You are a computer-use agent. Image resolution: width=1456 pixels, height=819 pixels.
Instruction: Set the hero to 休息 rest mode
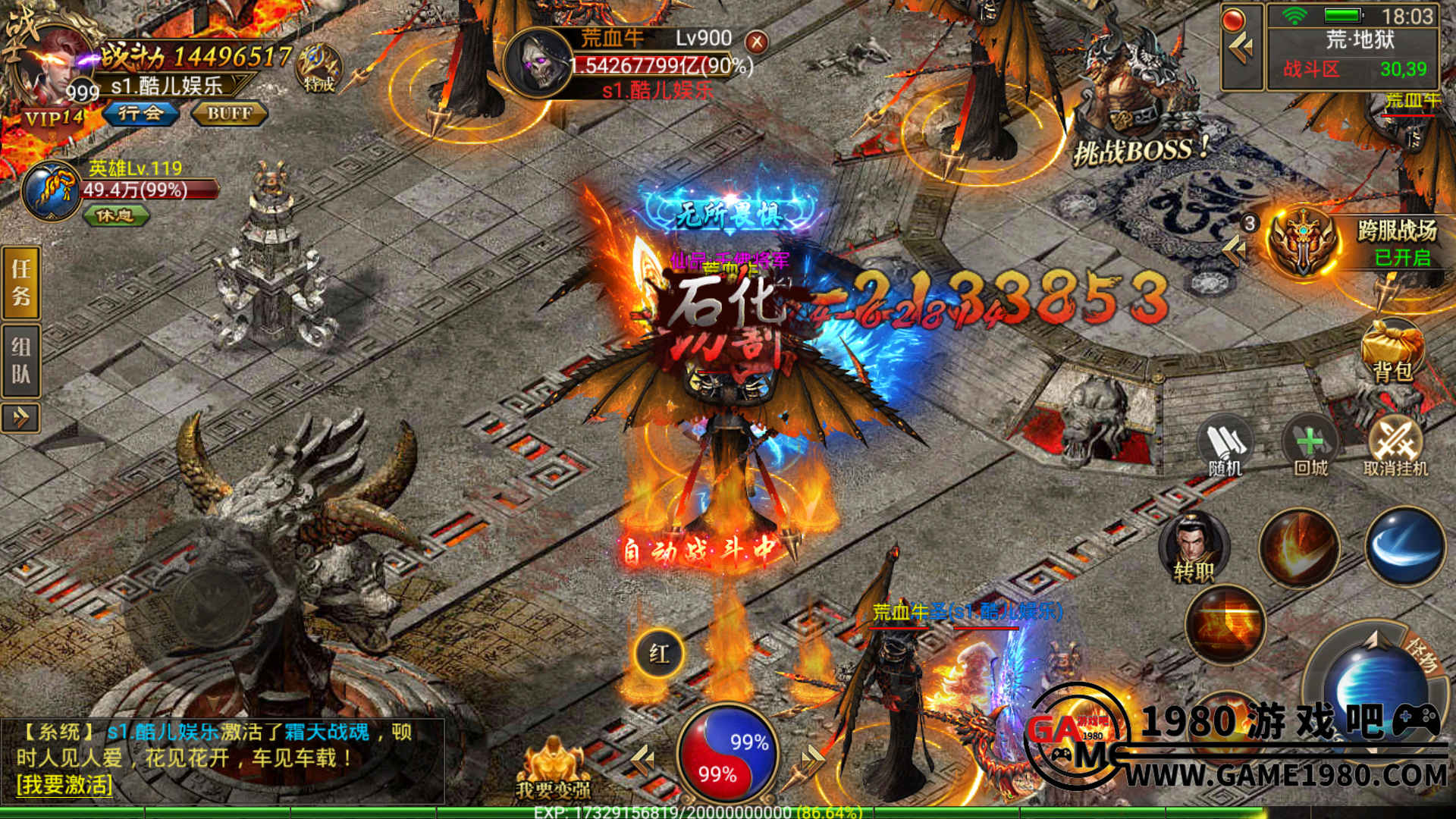click(x=115, y=216)
